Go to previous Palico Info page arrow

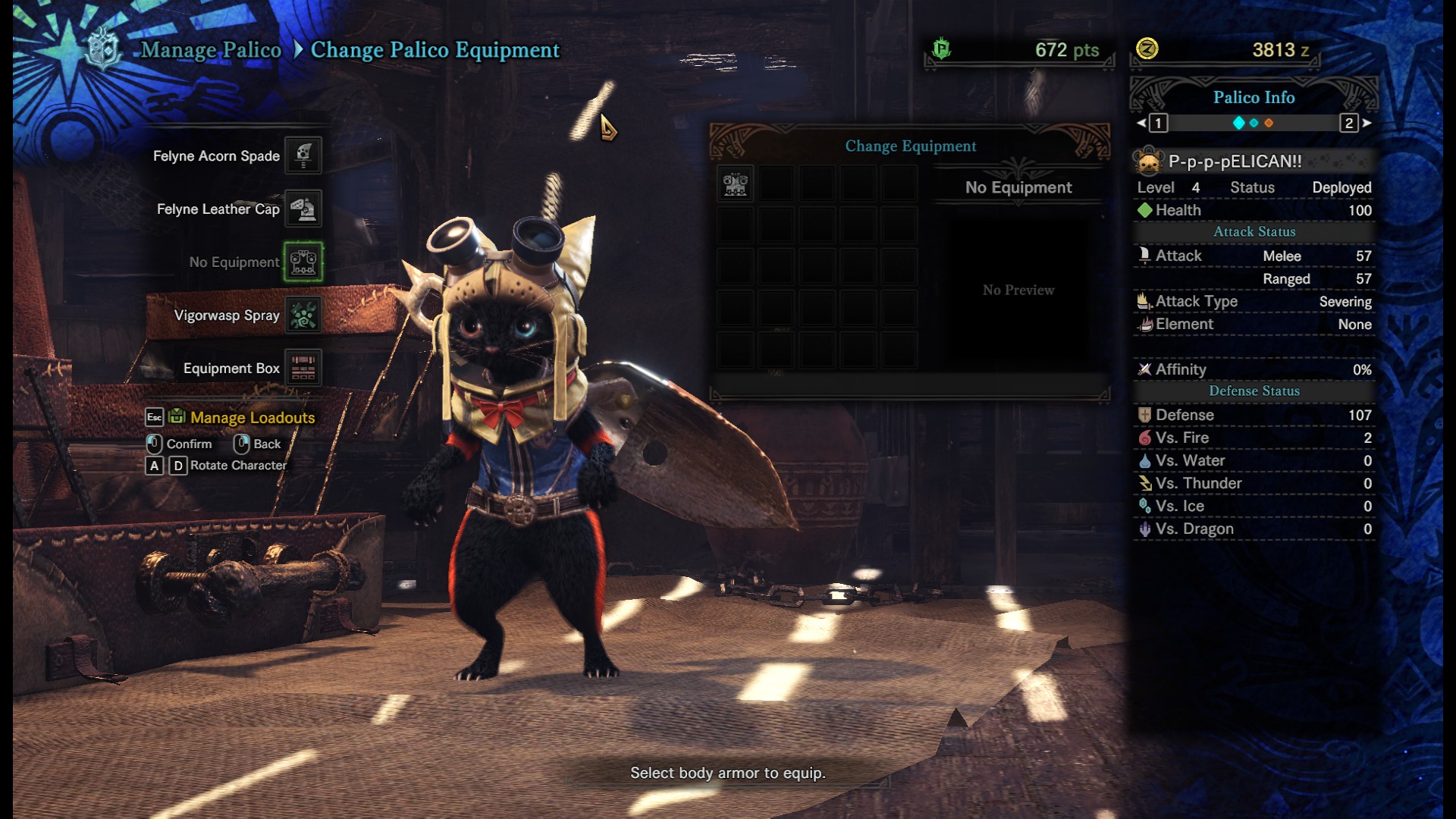tap(1142, 123)
